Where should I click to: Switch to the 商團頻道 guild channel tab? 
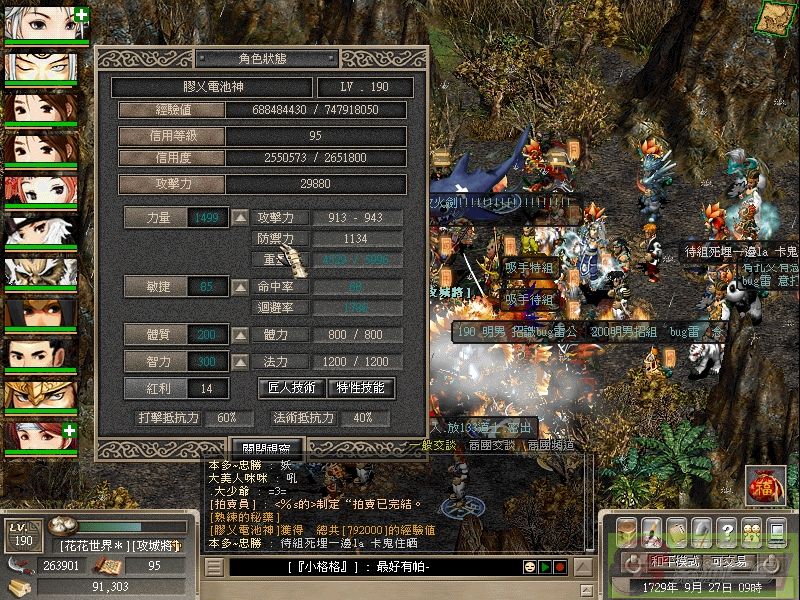(x=546, y=445)
